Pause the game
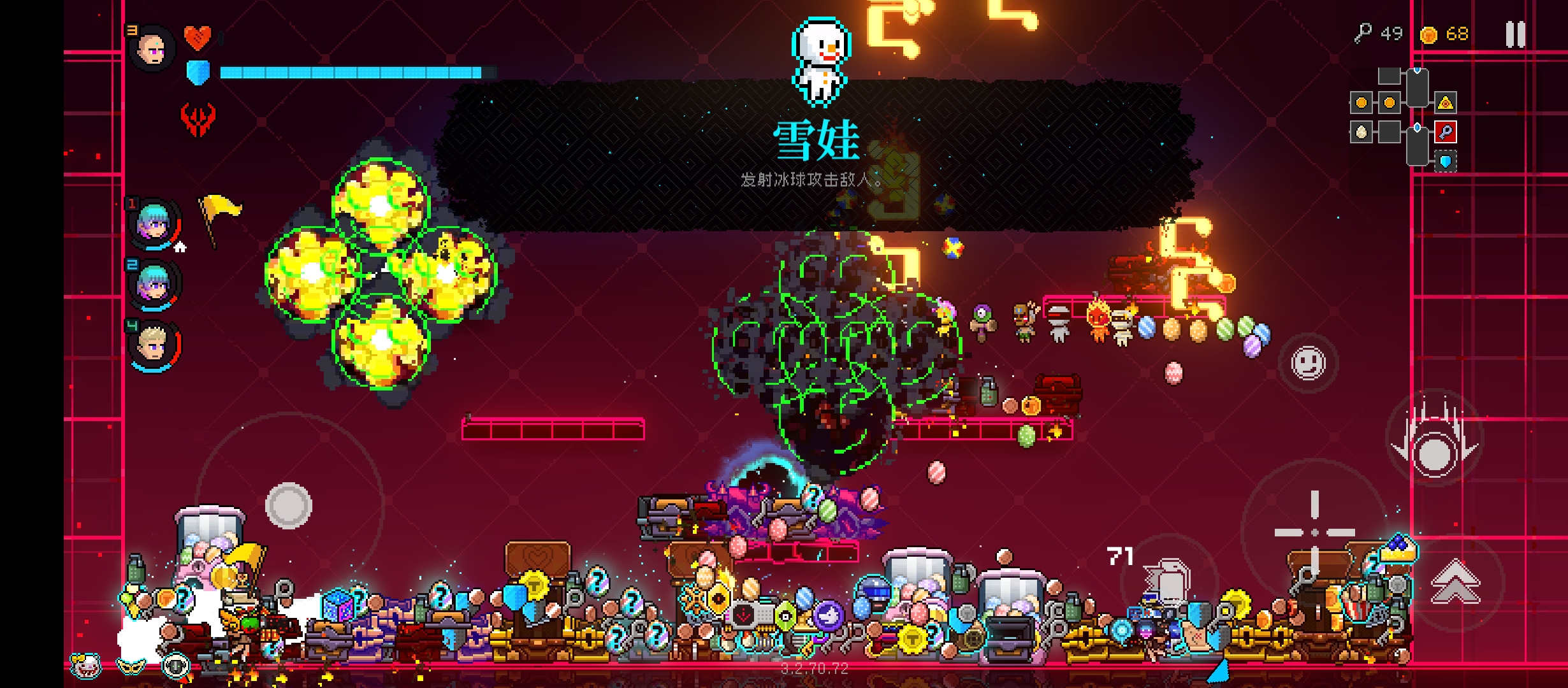 click(x=1515, y=34)
